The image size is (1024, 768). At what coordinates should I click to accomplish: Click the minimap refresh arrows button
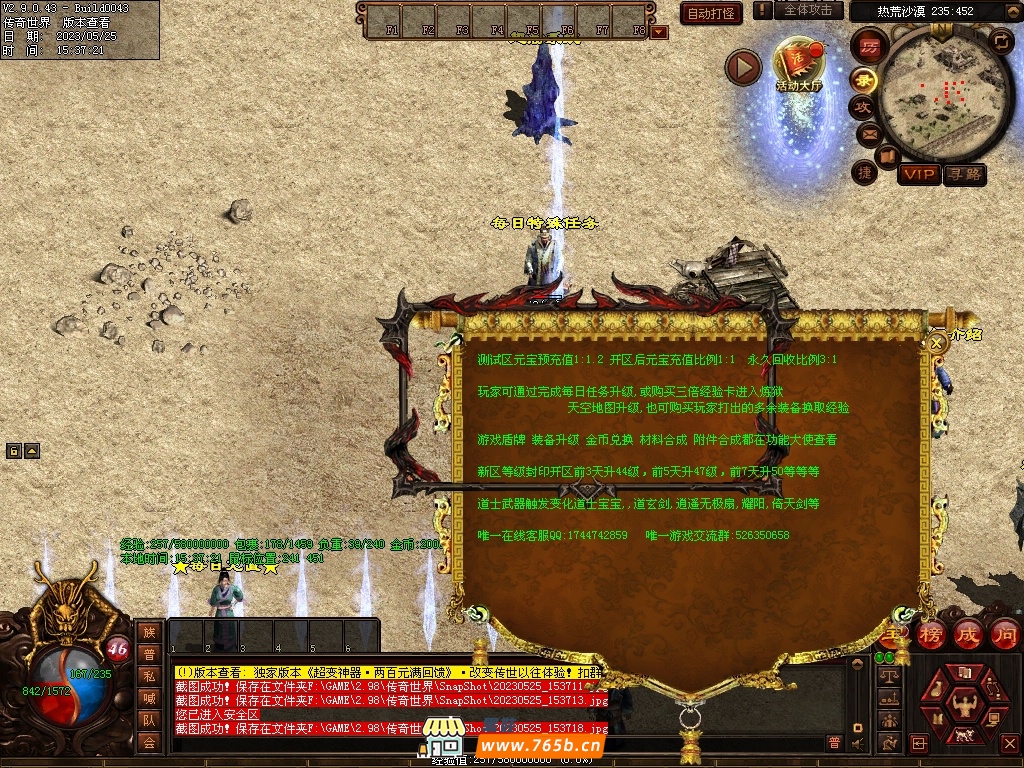pyautogui.click(x=1000, y=41)
